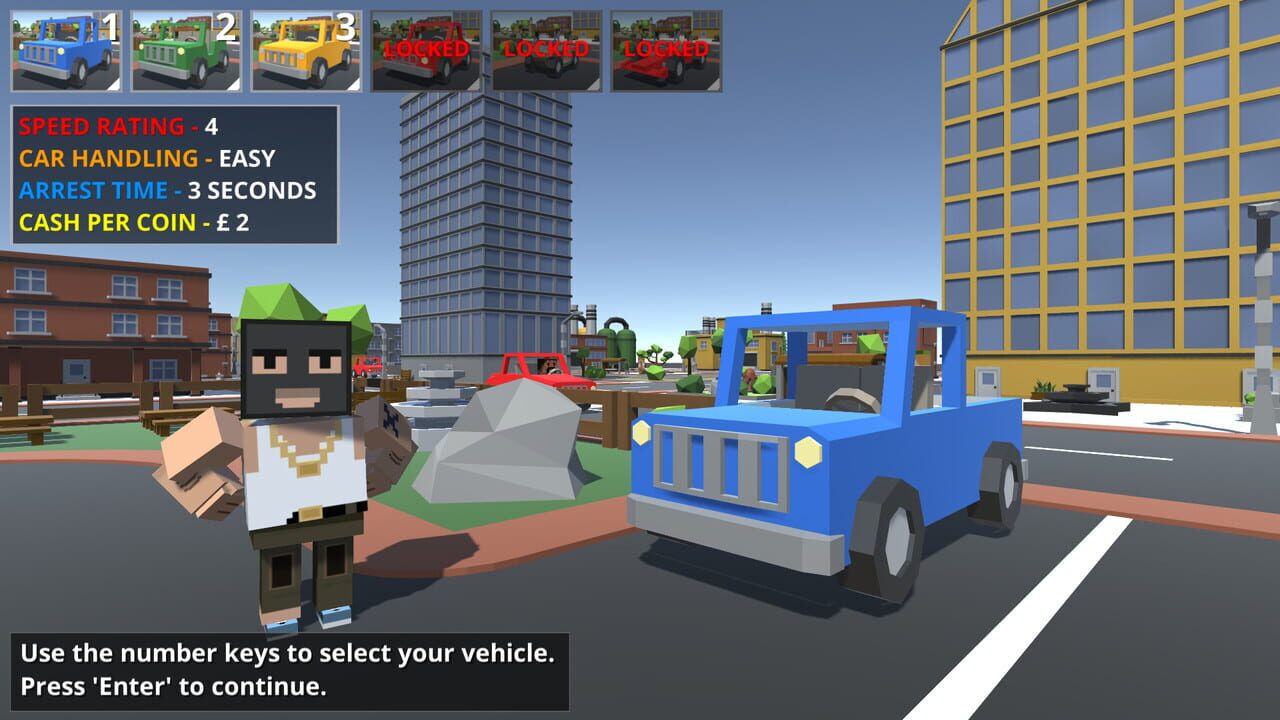Click the SPEED RATING - 4 stat row
The image size is (1280, 720).
115,126
